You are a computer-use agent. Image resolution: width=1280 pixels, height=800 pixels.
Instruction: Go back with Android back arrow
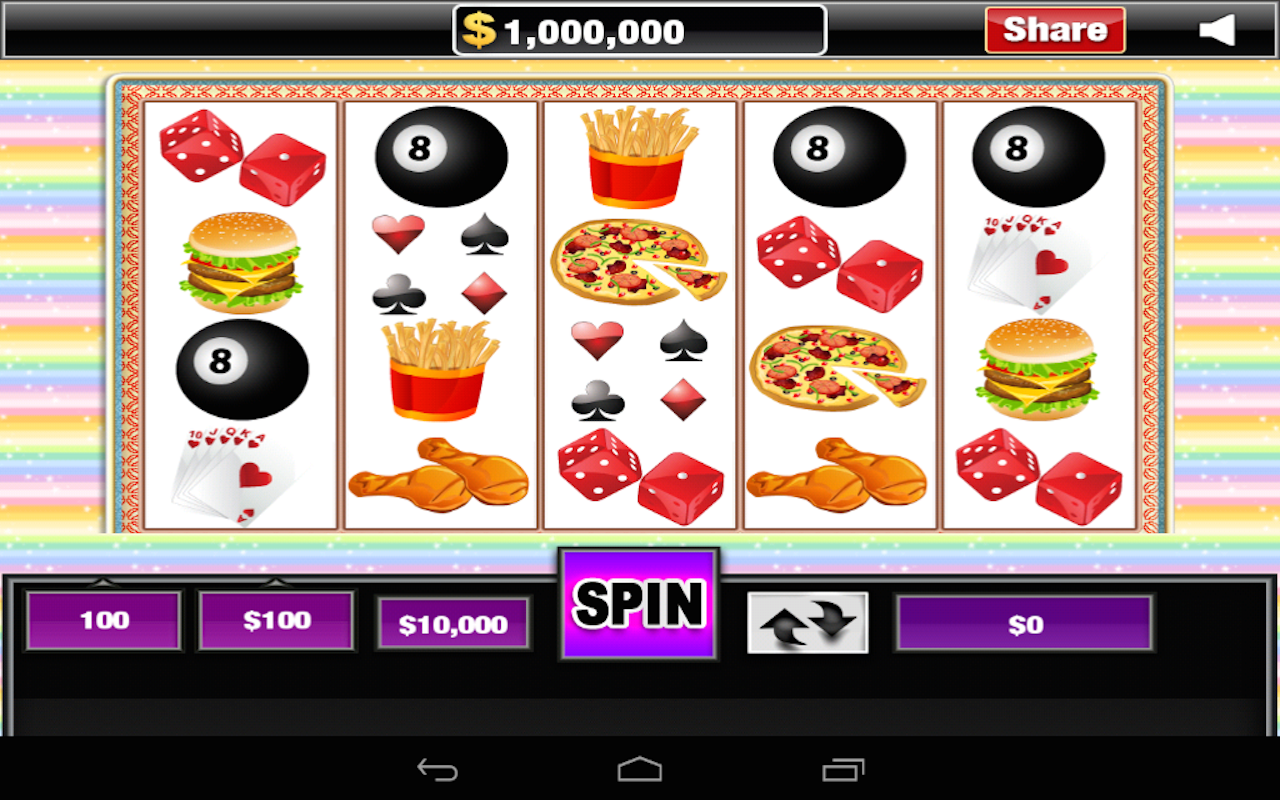[x=438, y=770]
